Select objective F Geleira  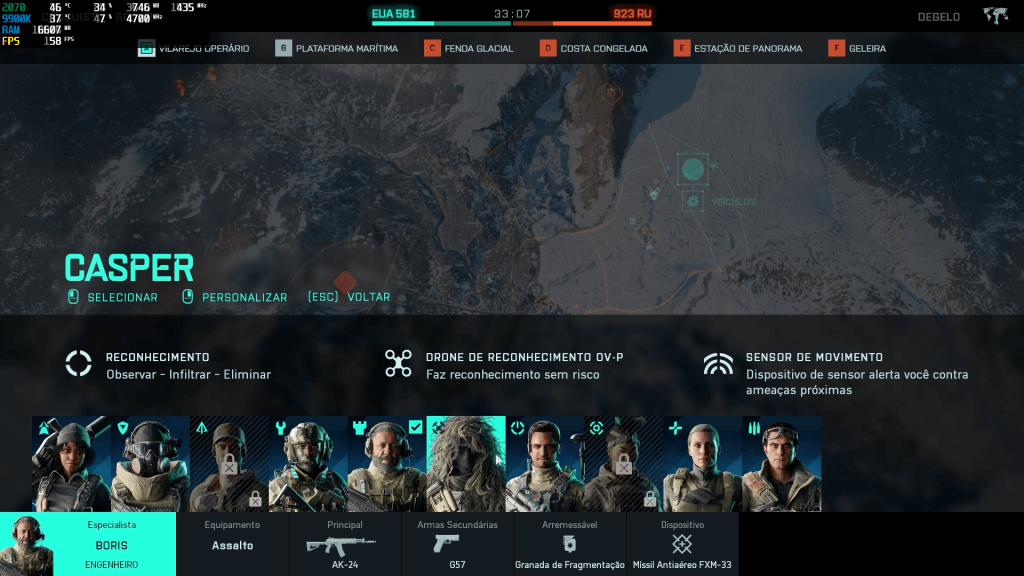coord(858,48)
